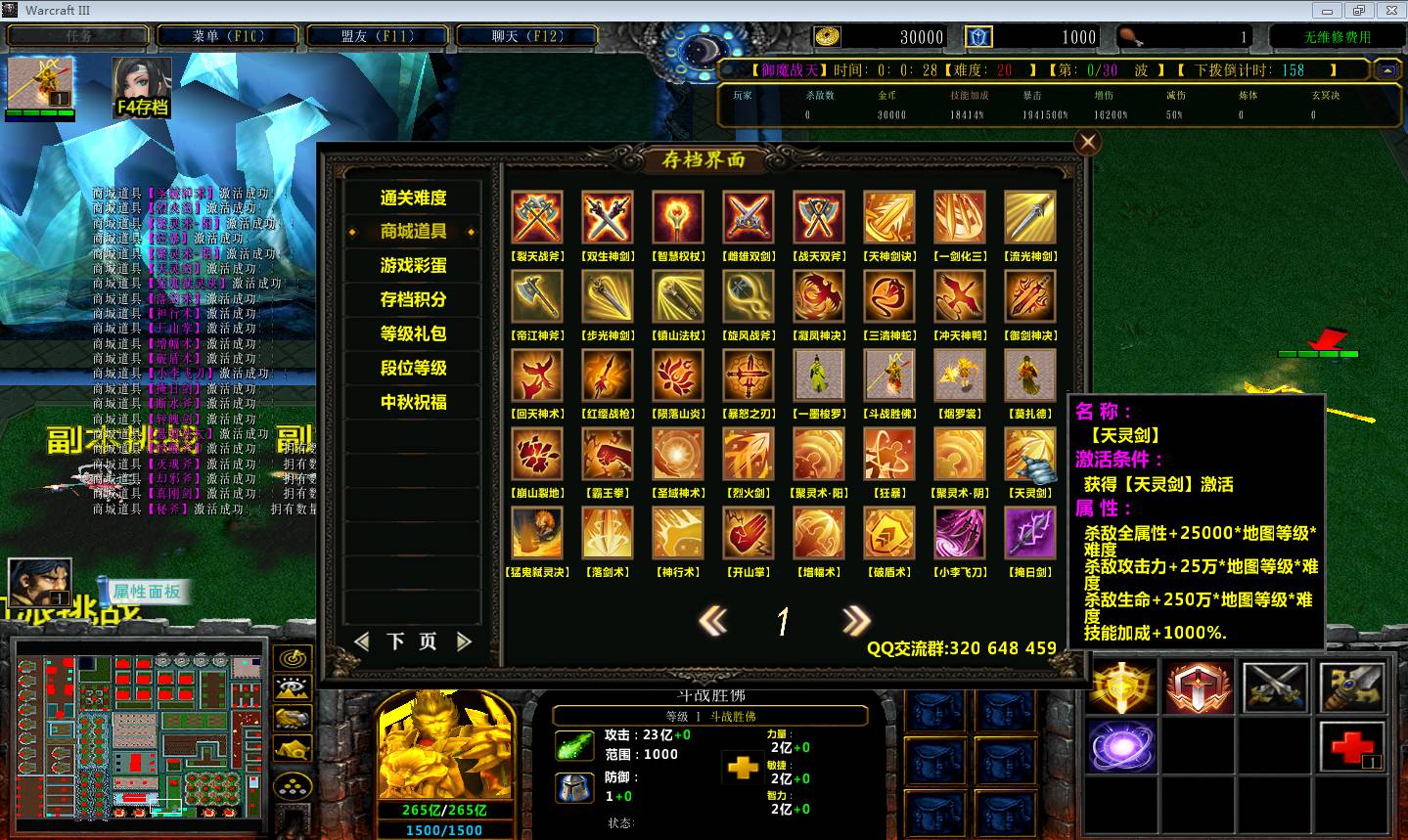1408x840 pixels.
Task: Open the 聊天 (F12) chat log
Action: 527,36
